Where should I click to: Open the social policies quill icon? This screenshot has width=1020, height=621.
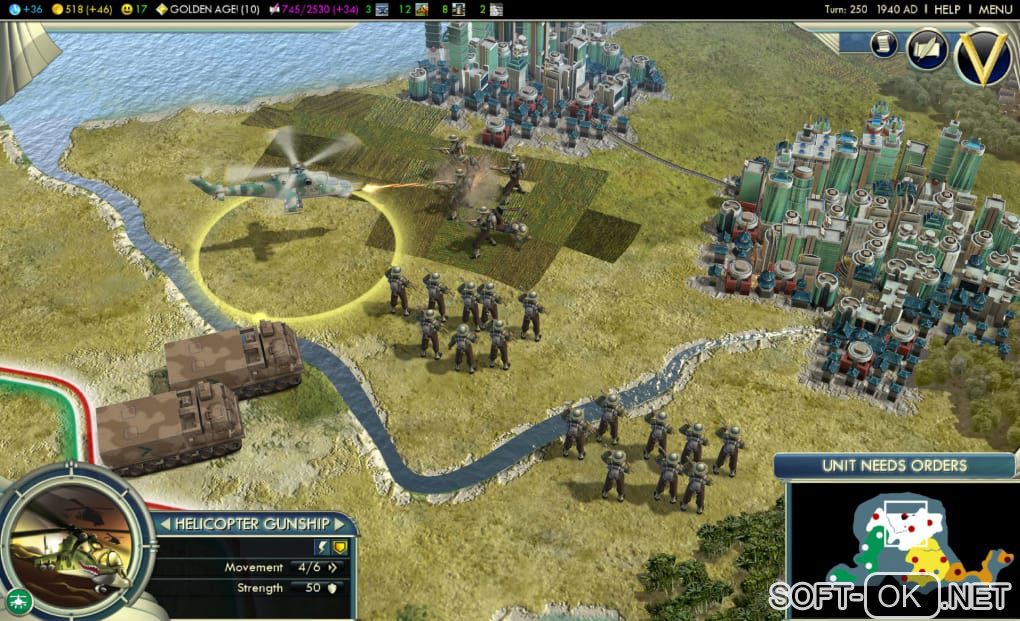point(926,49)
